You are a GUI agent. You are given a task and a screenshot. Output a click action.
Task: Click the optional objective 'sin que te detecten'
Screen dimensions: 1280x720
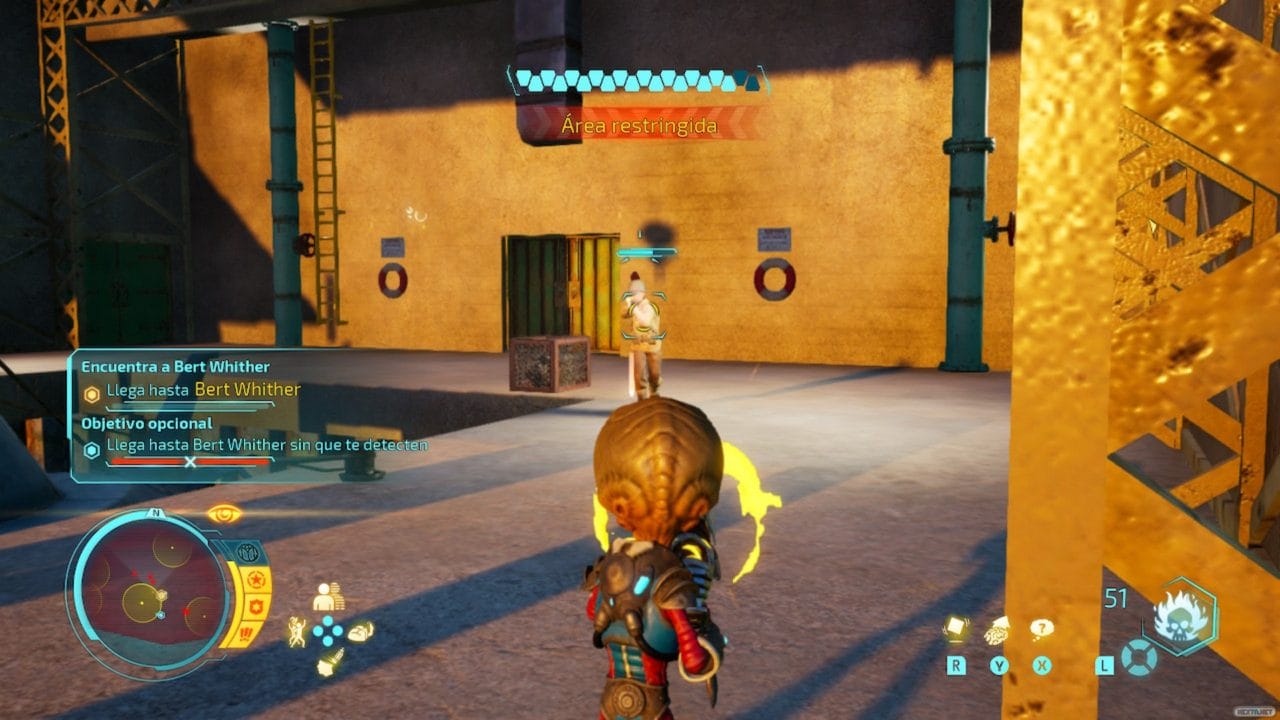point(267,444)
